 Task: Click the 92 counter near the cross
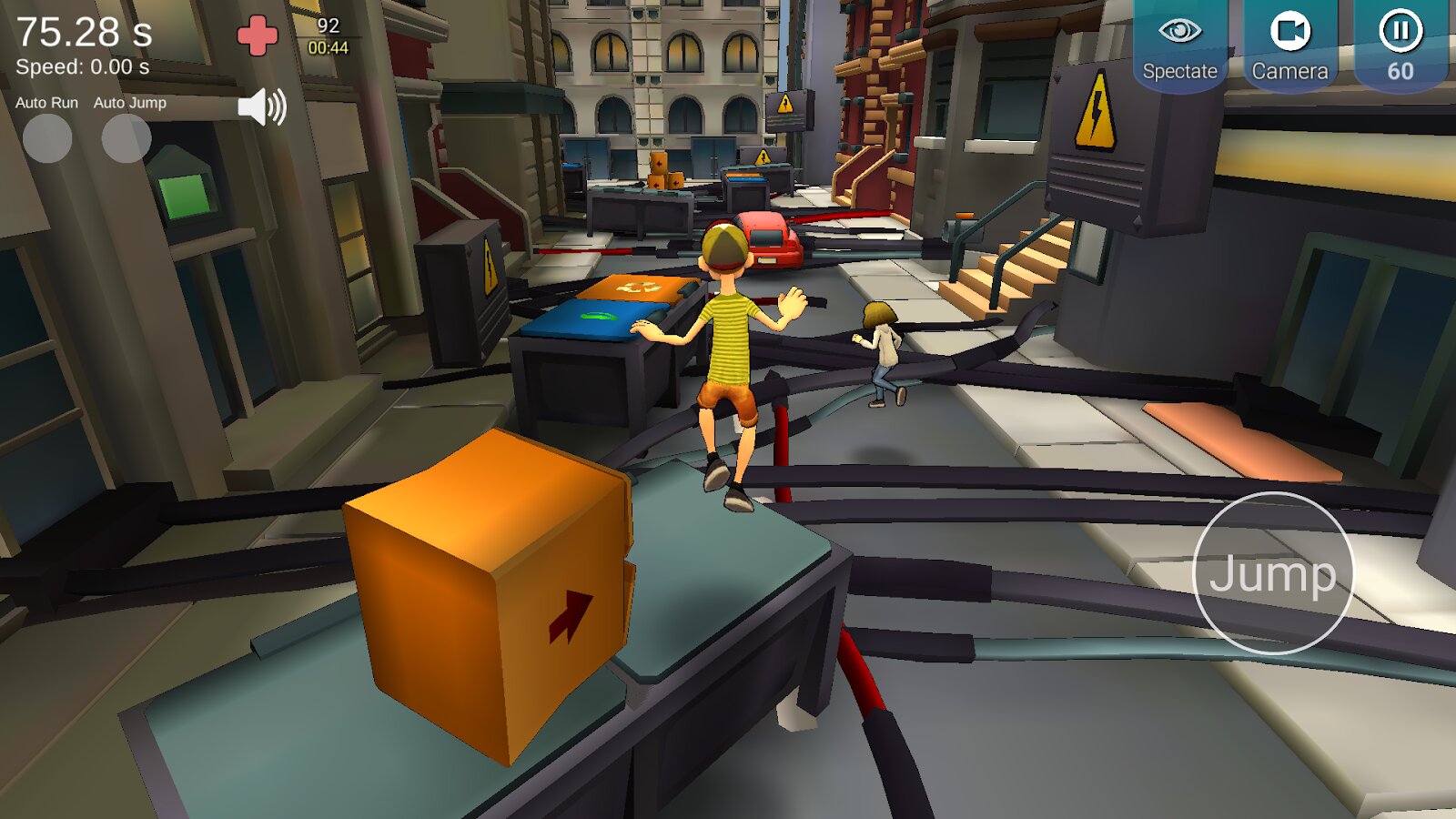pos(329,26)
